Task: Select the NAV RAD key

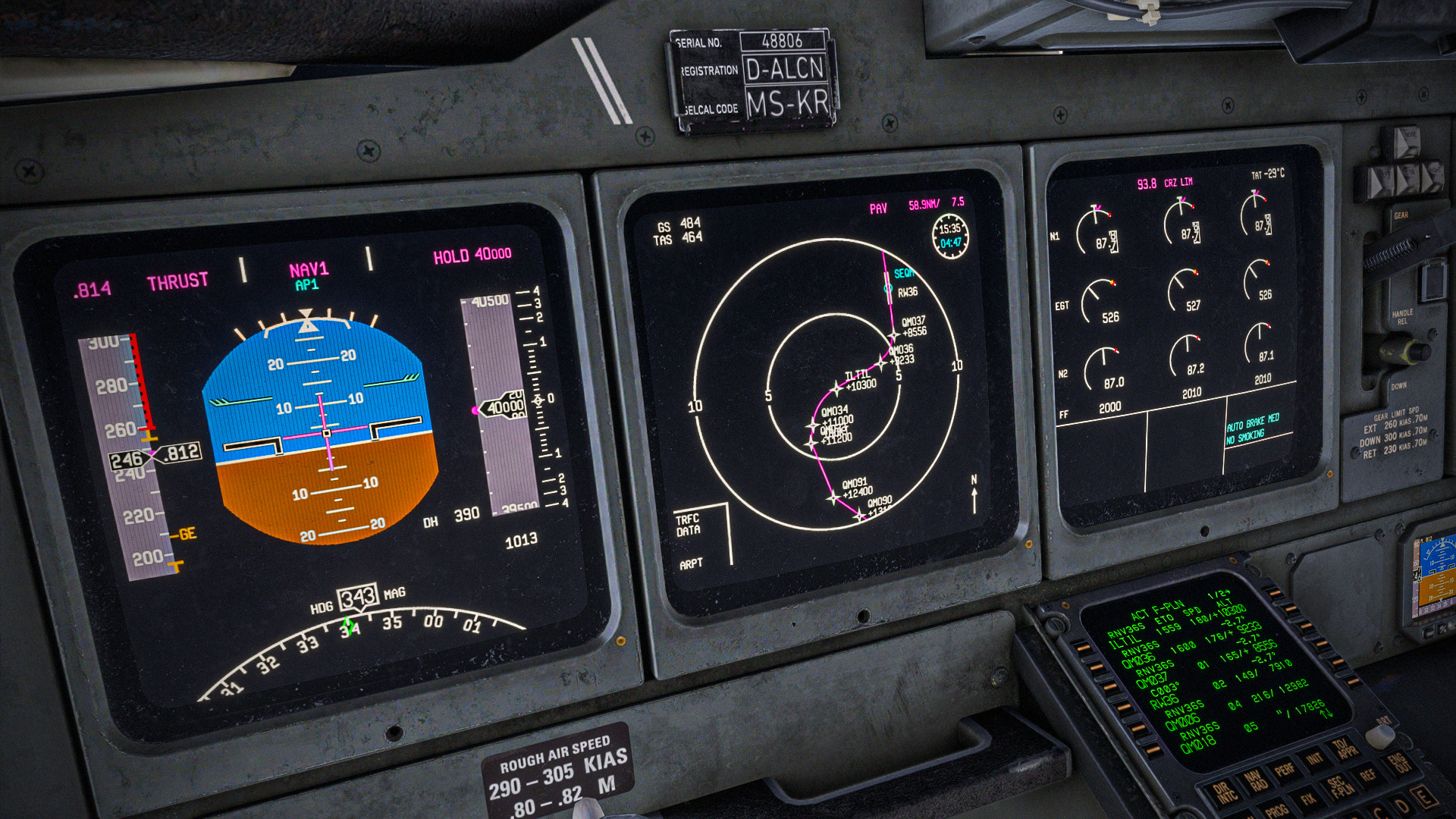Action: 1255,781
